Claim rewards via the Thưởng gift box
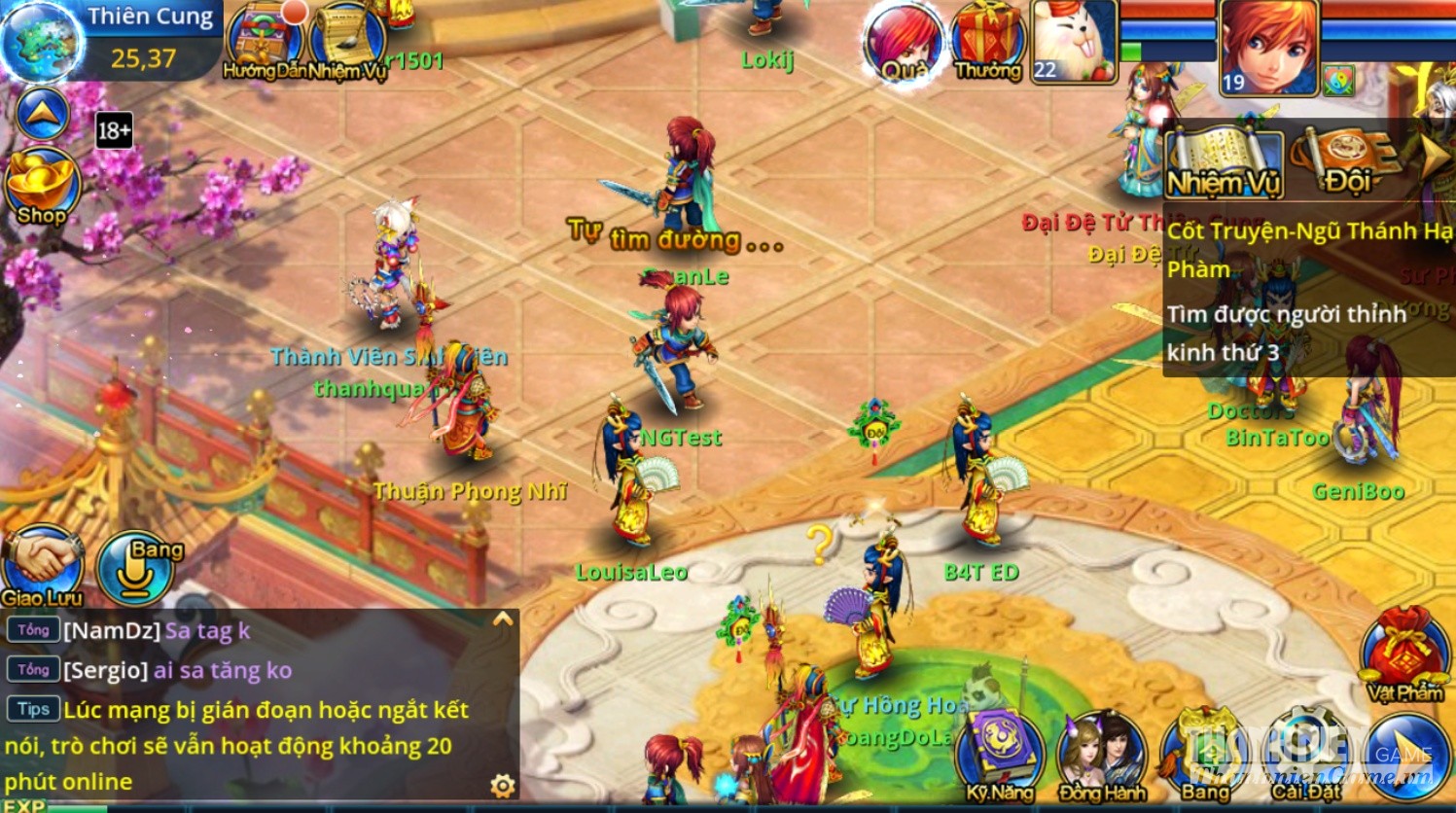The image size is (1456, 813). point(986,41)
